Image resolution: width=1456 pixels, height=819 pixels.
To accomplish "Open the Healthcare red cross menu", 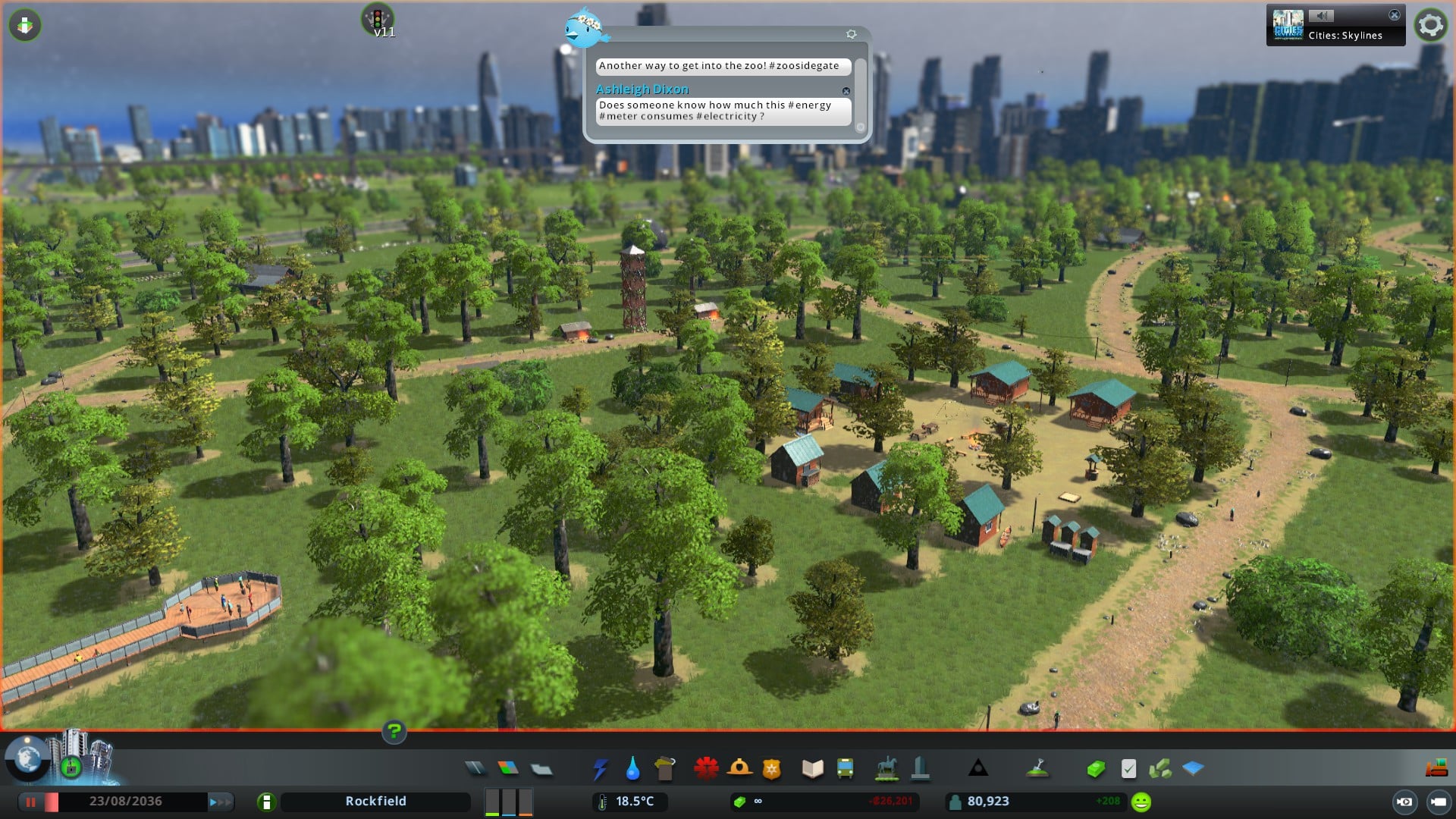I will tap(706, 769).
